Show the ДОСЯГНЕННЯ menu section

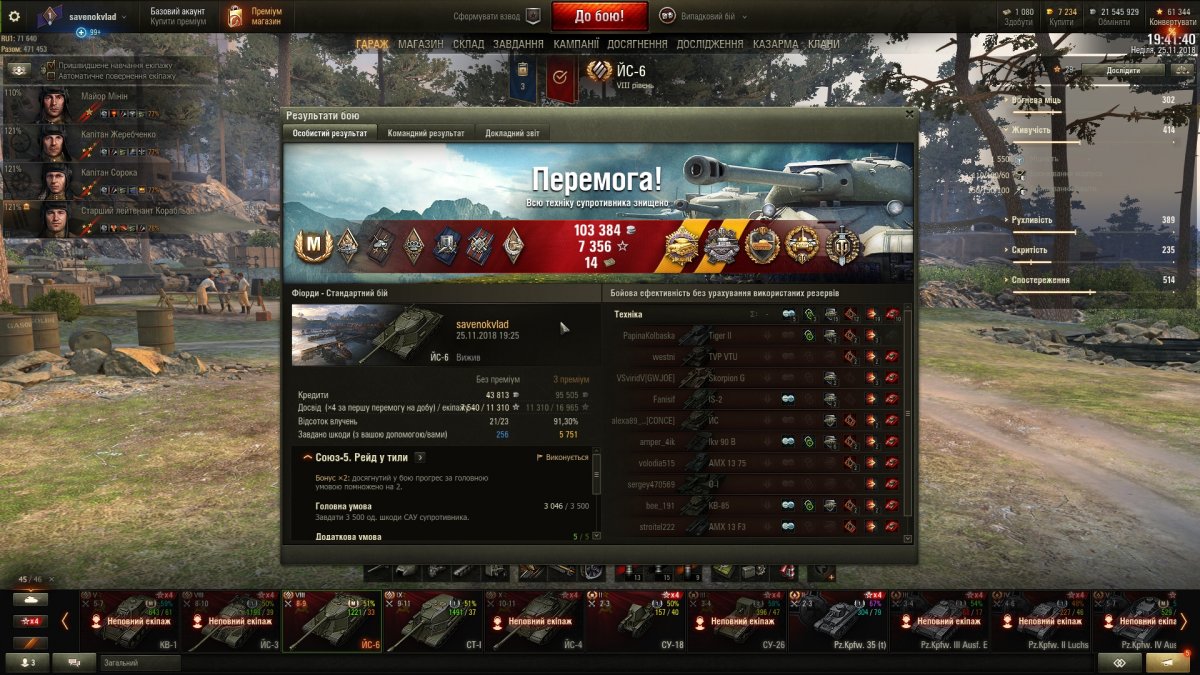click(x=638, y=44)
